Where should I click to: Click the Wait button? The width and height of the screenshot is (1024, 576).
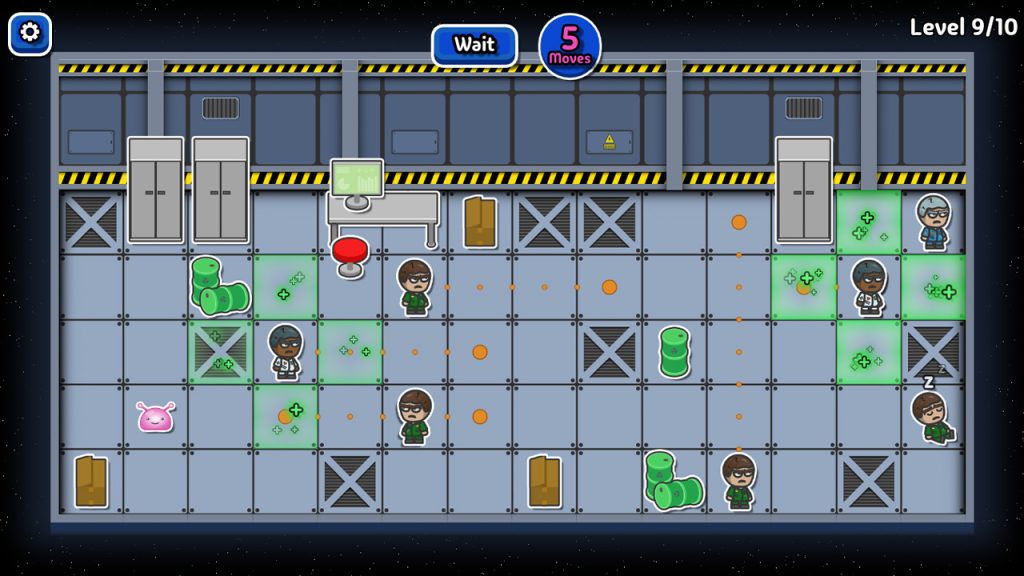pos(474,45)
